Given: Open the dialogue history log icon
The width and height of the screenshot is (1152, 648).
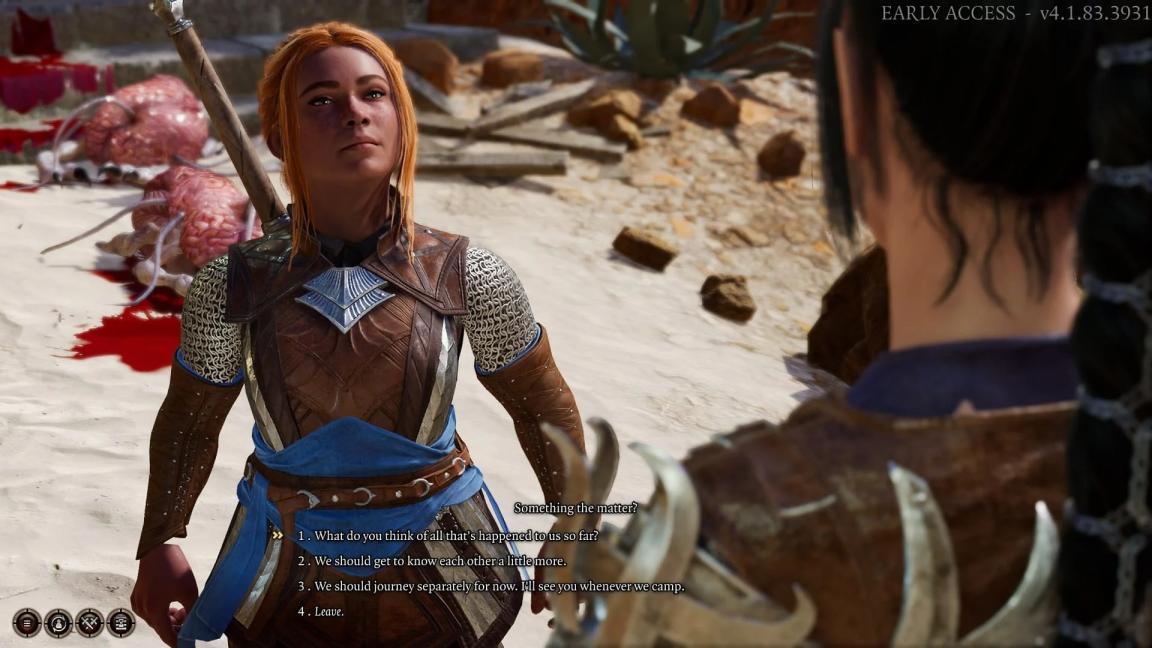Looking at the screenshot, I should pyautogui.click(x=121, y=622).
